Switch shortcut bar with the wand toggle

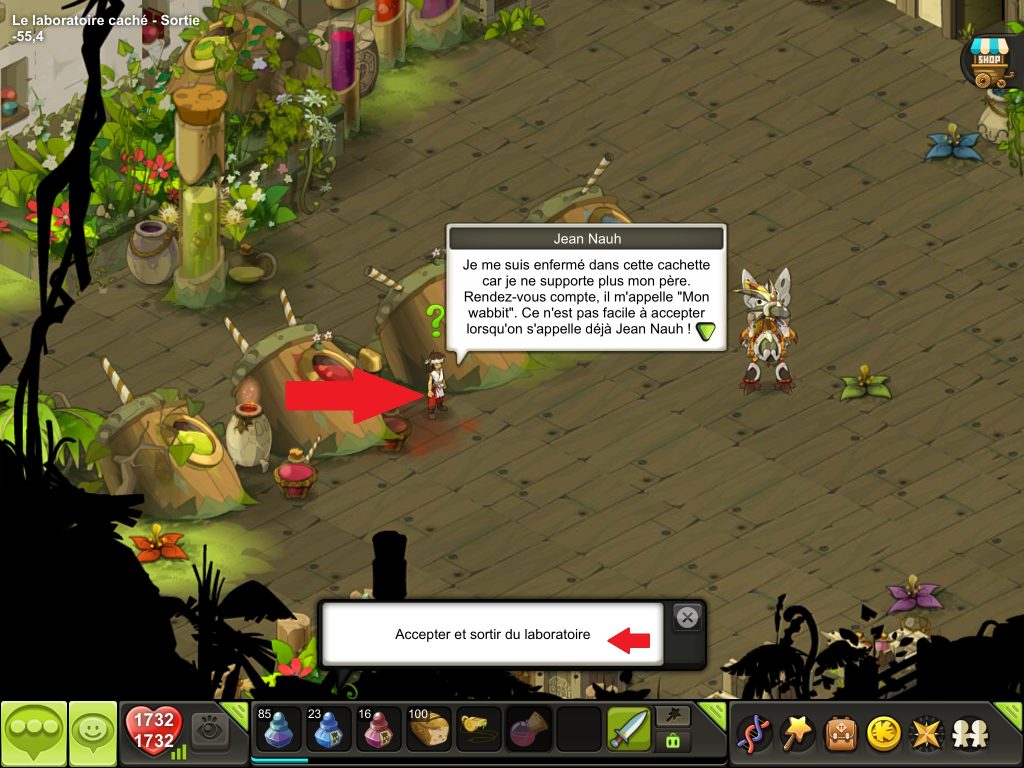672,716
